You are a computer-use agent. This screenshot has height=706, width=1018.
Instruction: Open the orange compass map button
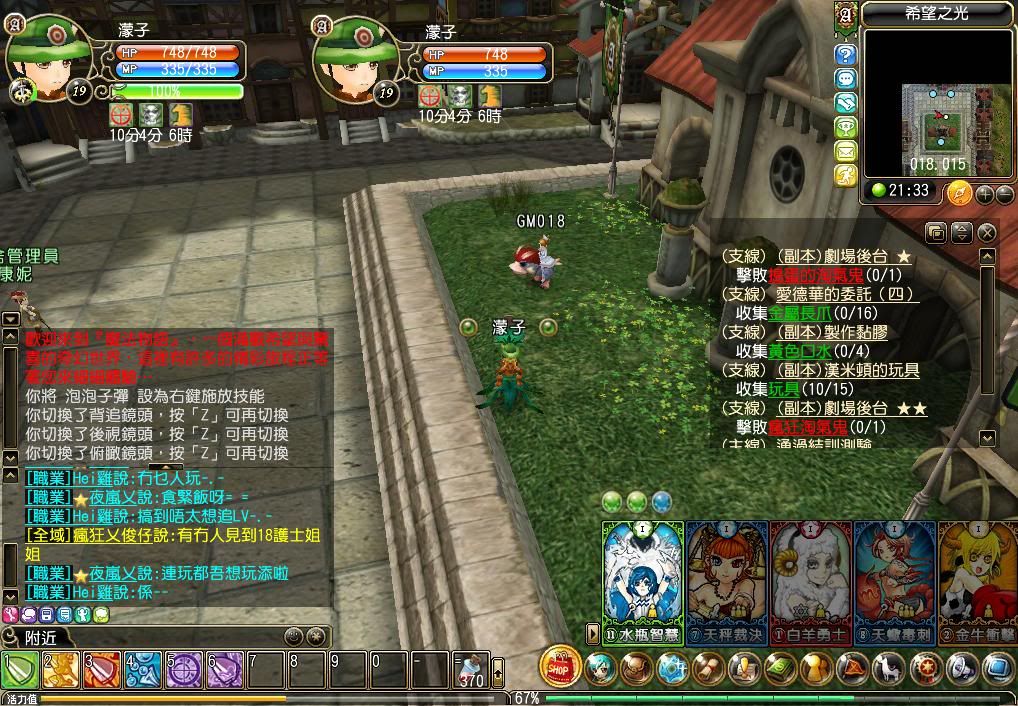tap(959, 192)
